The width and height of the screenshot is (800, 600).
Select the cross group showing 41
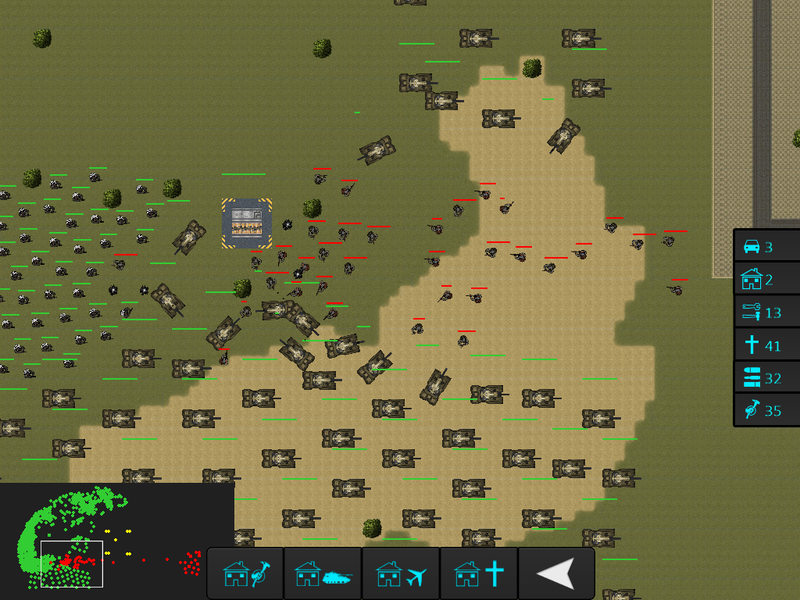coord(767,345)
